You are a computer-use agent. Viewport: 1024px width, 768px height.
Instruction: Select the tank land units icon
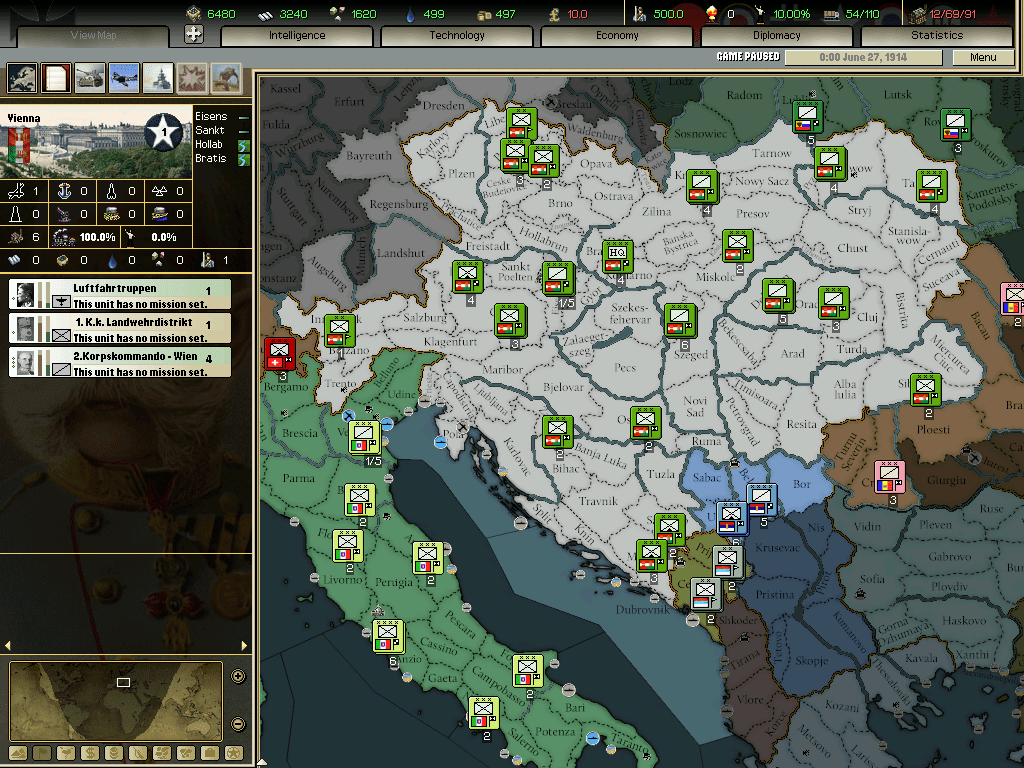click(91, 78)
